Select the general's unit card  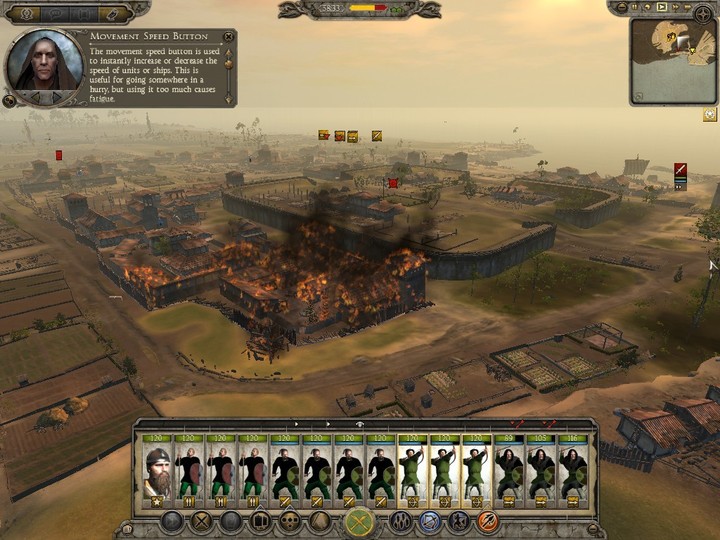click(x=157, y=470)
